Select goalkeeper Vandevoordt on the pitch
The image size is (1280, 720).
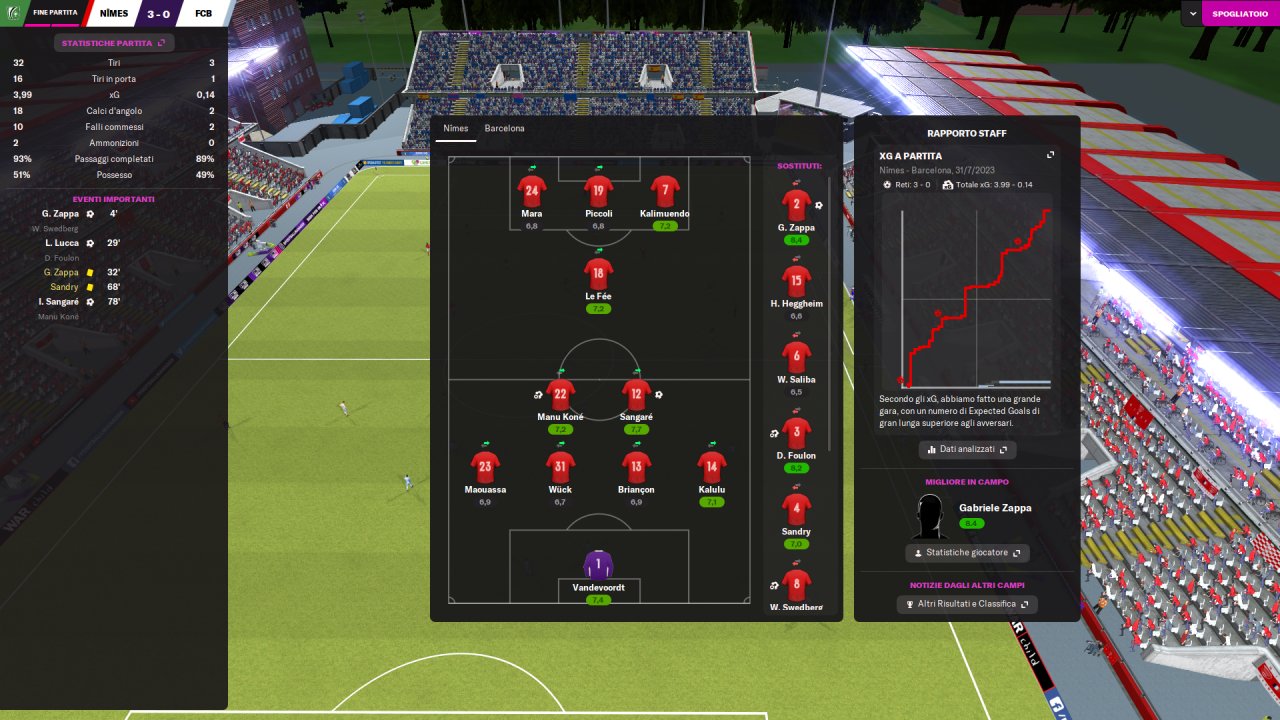598,565
